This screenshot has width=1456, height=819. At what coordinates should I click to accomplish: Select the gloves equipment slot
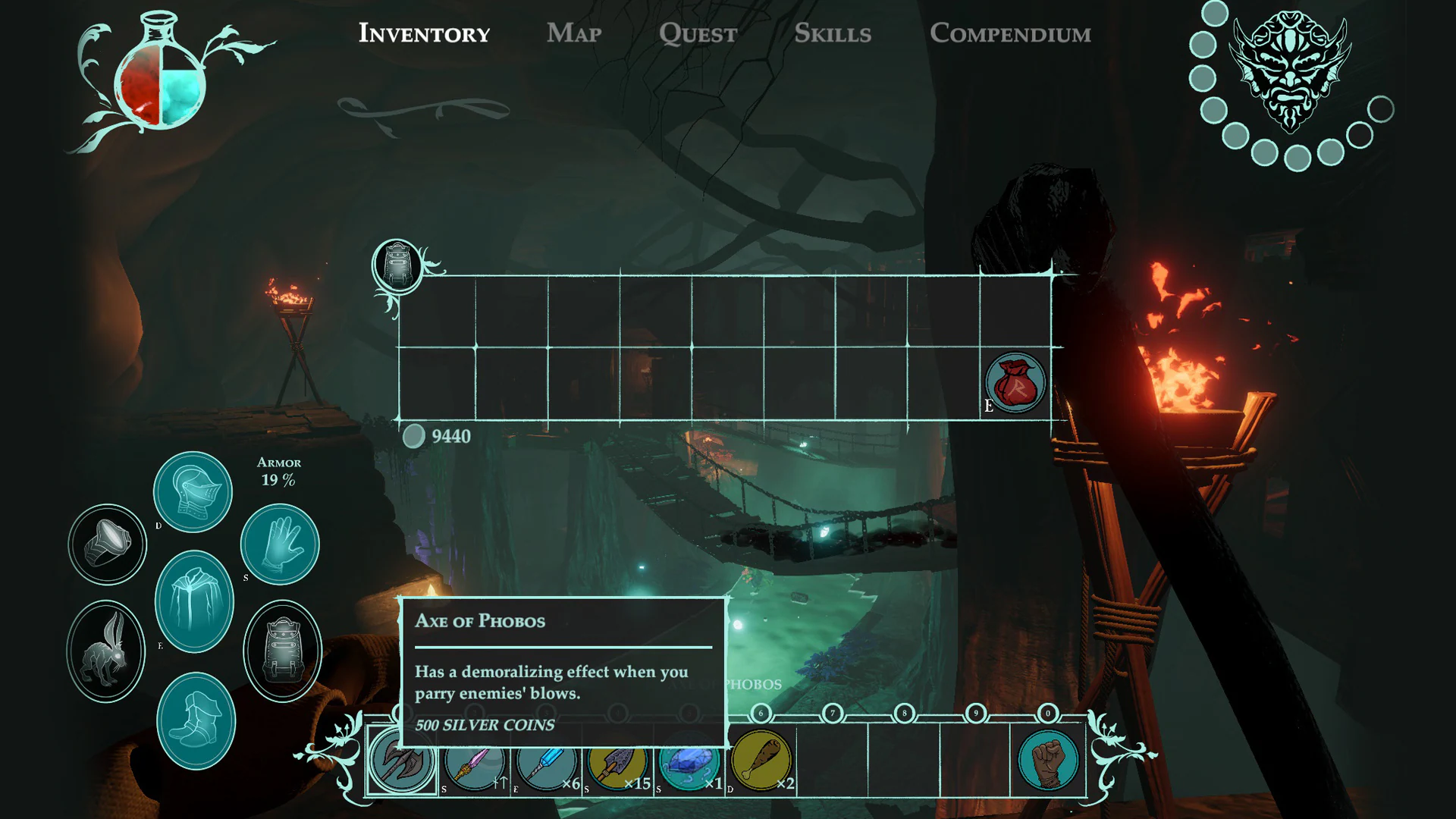coord(279,544)
